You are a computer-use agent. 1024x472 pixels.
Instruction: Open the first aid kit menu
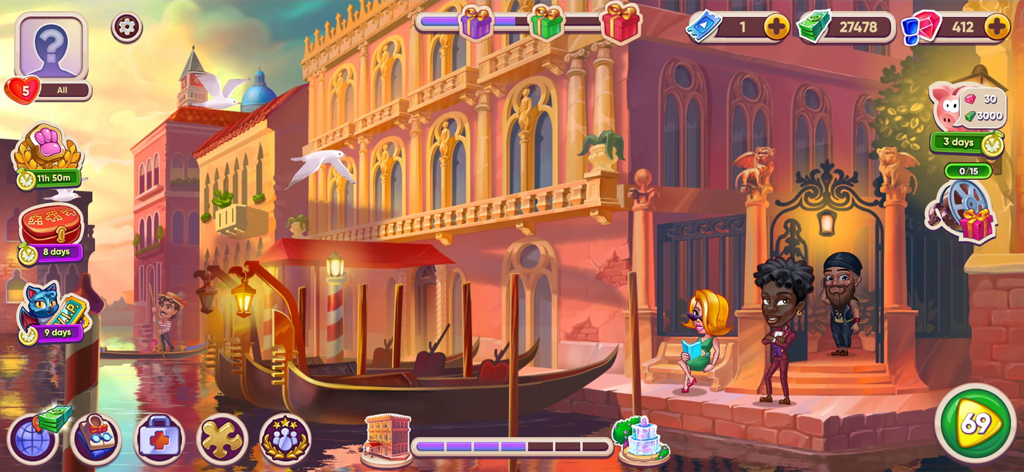pos(159,438)
